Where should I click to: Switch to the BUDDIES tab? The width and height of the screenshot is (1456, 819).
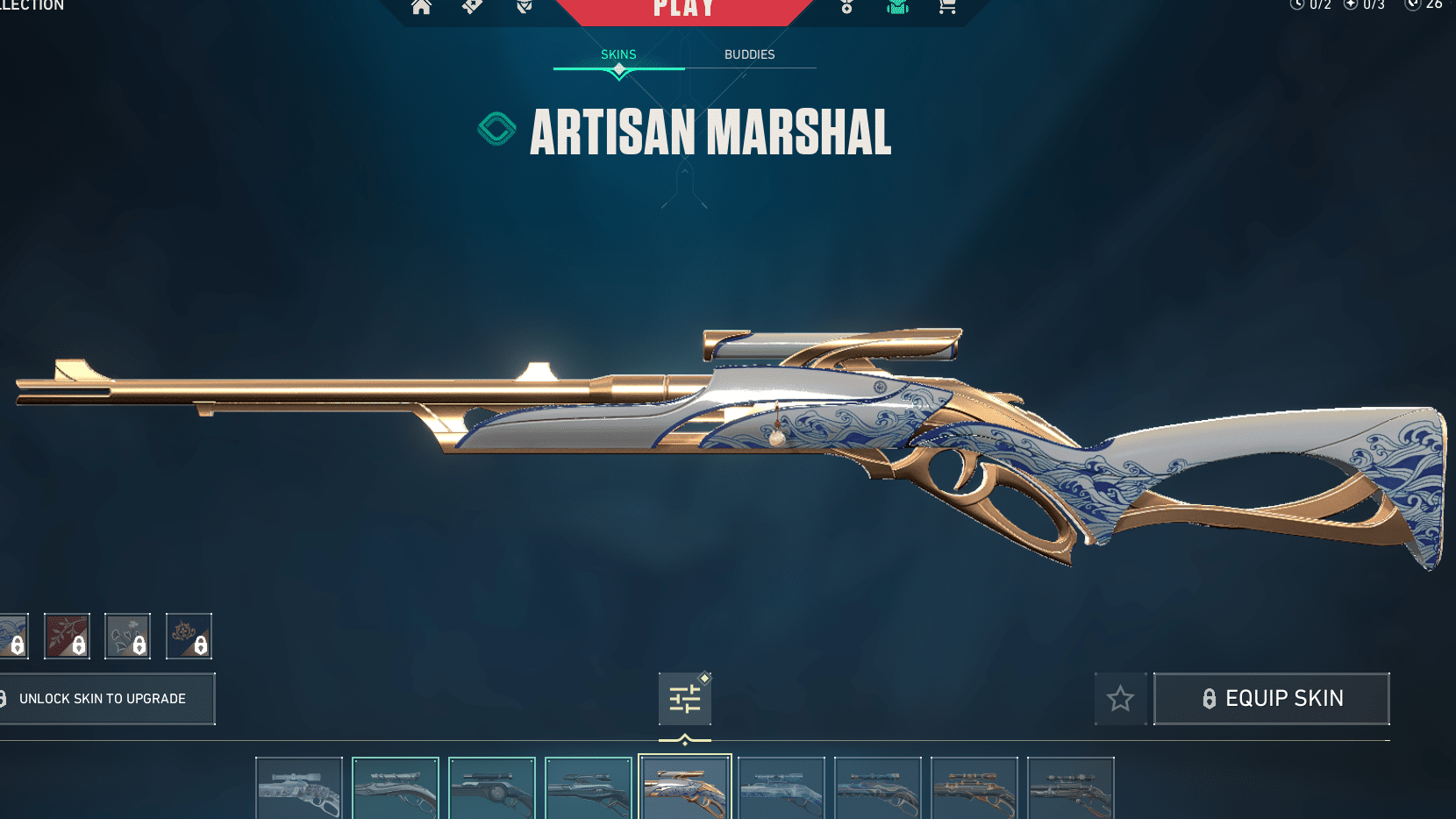click(x=750, y=54)
